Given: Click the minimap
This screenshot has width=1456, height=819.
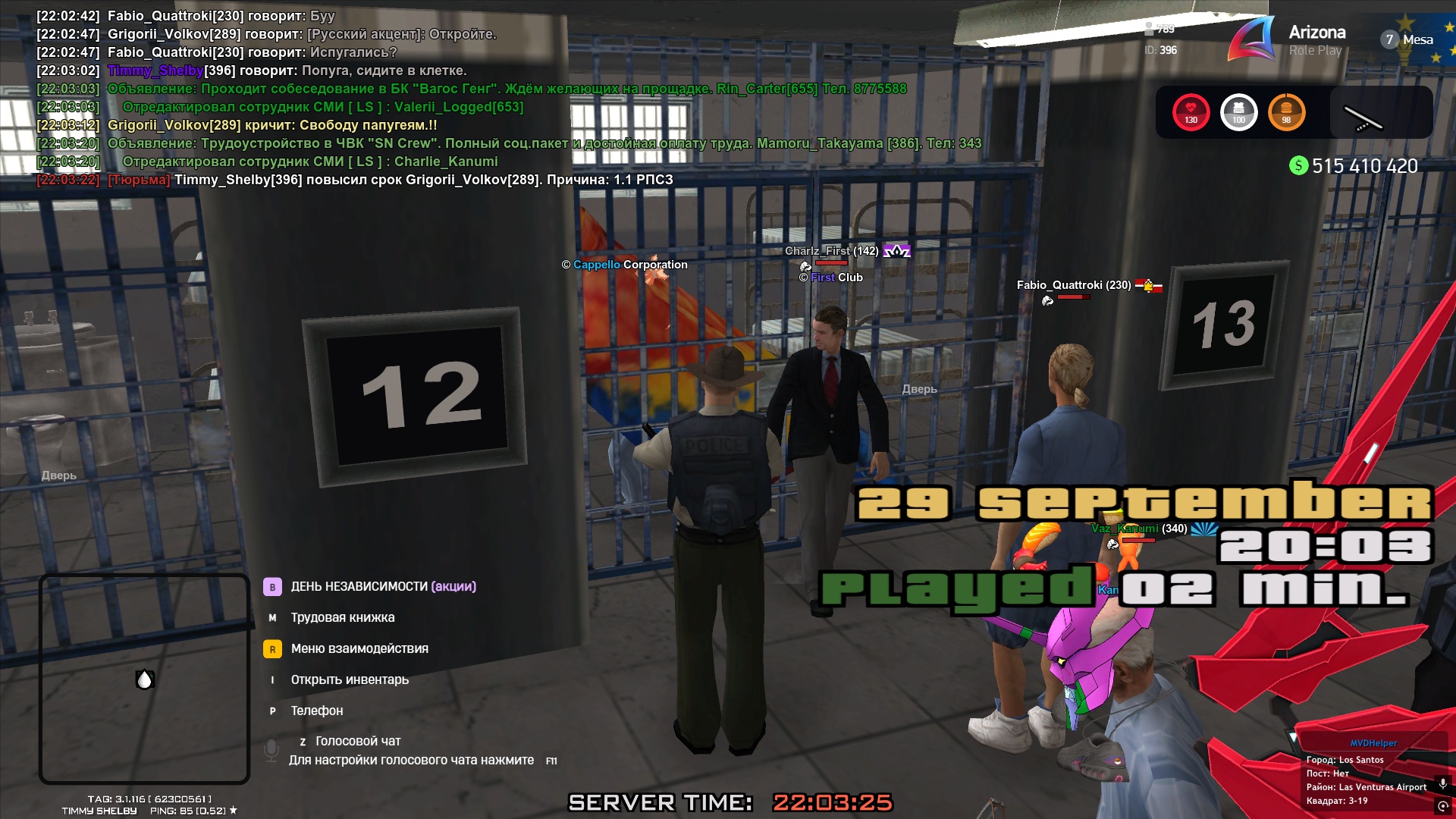Looking at the screenshot, I should click(x=144, y=679).
